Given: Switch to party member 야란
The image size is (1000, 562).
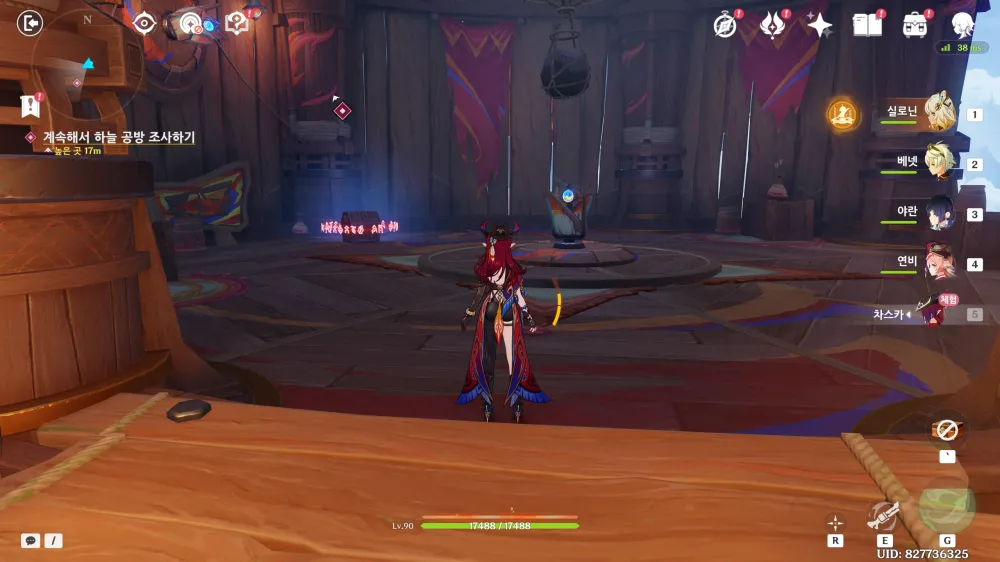Looking at the screenshot, I should point(937,213).
